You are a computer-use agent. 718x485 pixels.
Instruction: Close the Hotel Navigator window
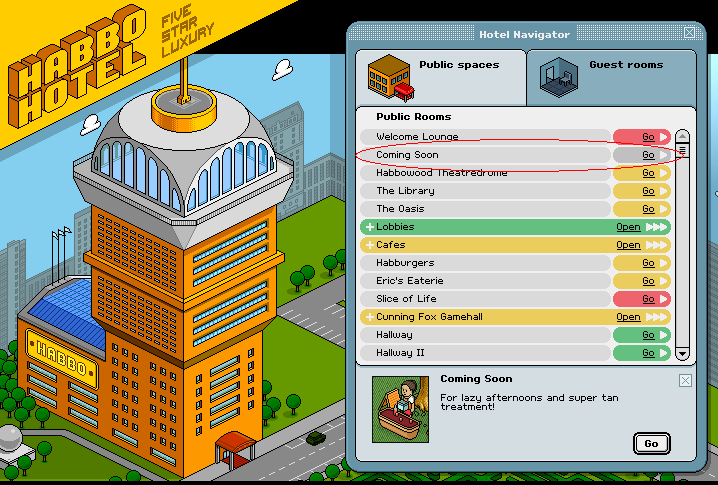pyautogui.click(x=689, y=34)
